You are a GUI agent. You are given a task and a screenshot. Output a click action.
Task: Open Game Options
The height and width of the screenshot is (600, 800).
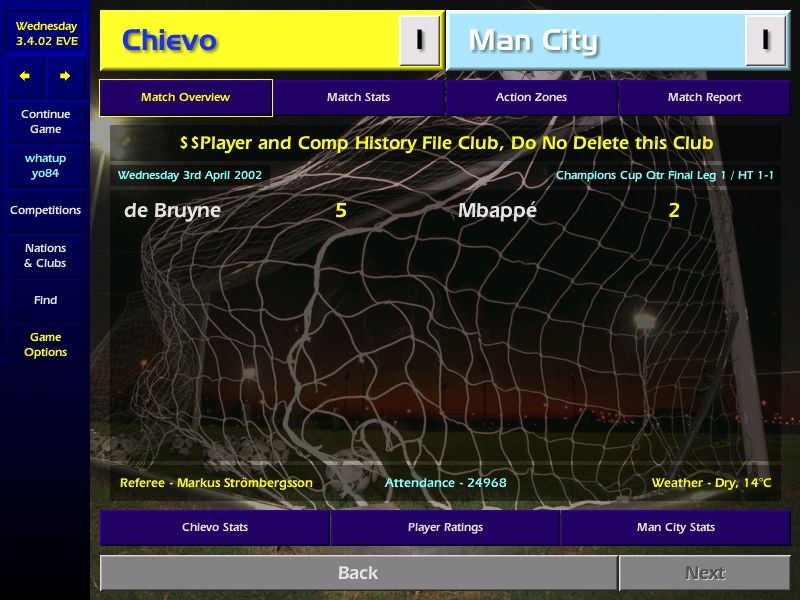[x=45, y=345]
